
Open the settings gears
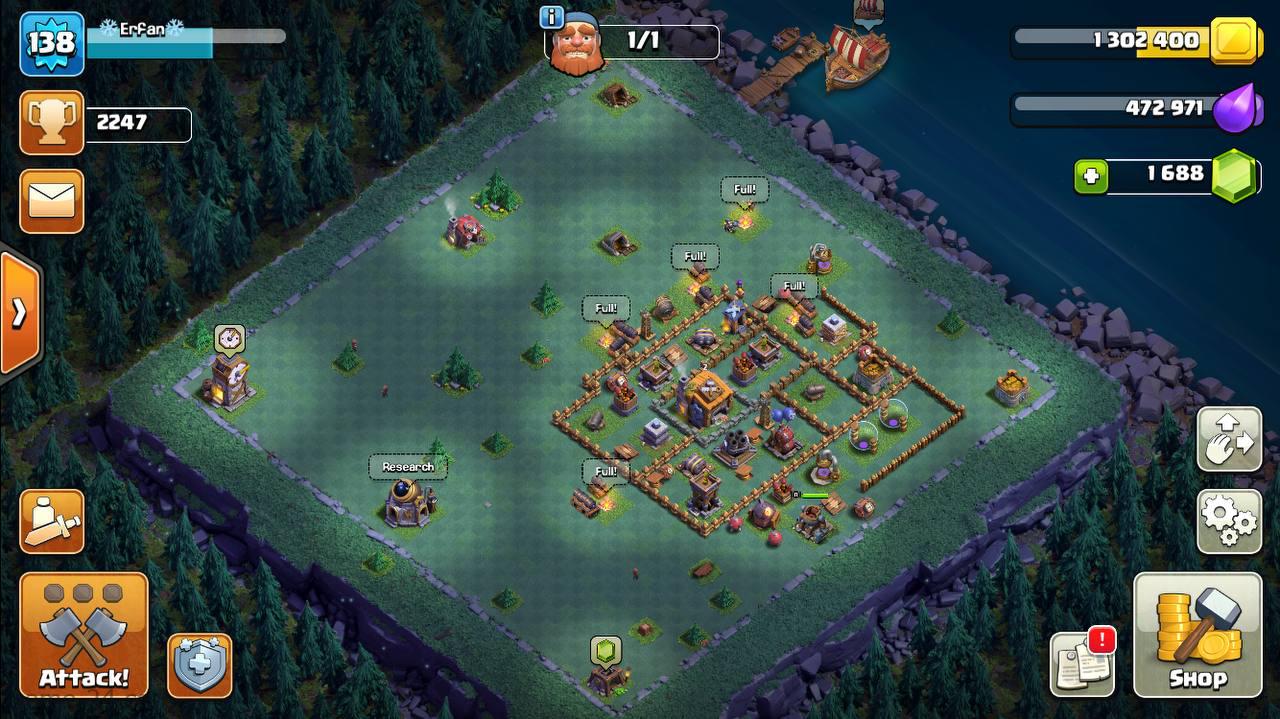click(1229, 519)
